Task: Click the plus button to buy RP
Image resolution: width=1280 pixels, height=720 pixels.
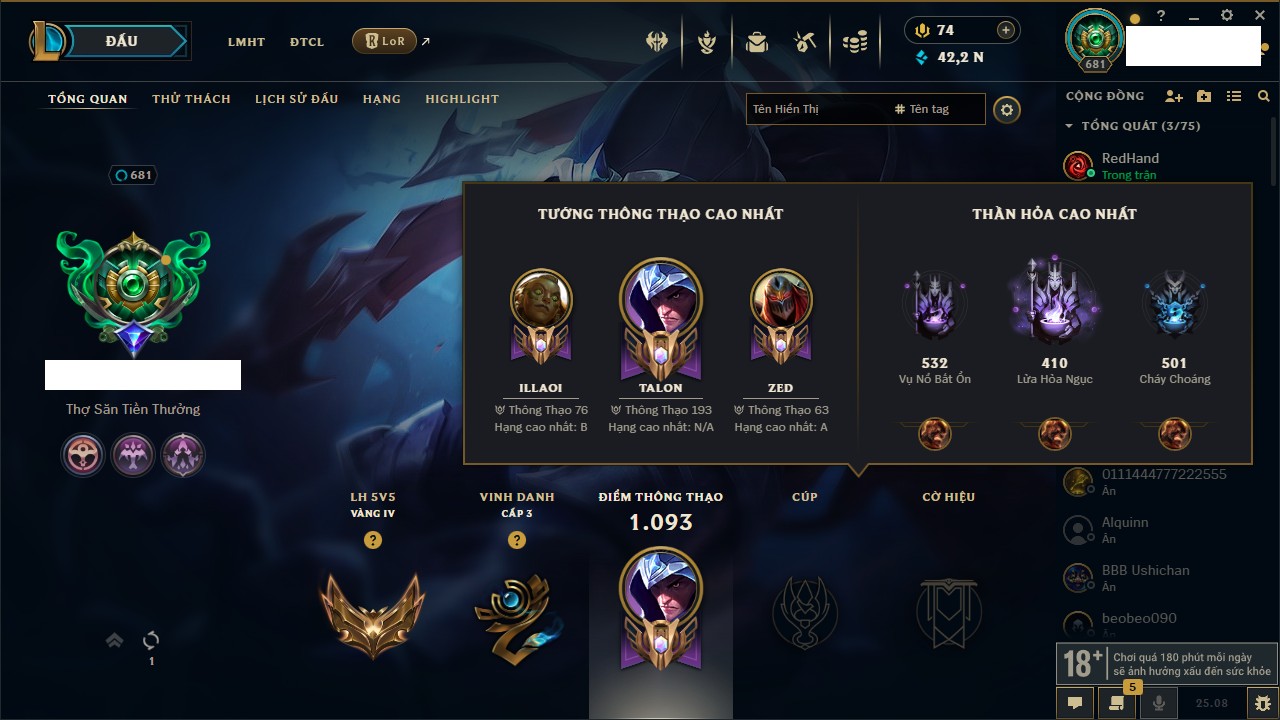Action: click(1006, 31)
